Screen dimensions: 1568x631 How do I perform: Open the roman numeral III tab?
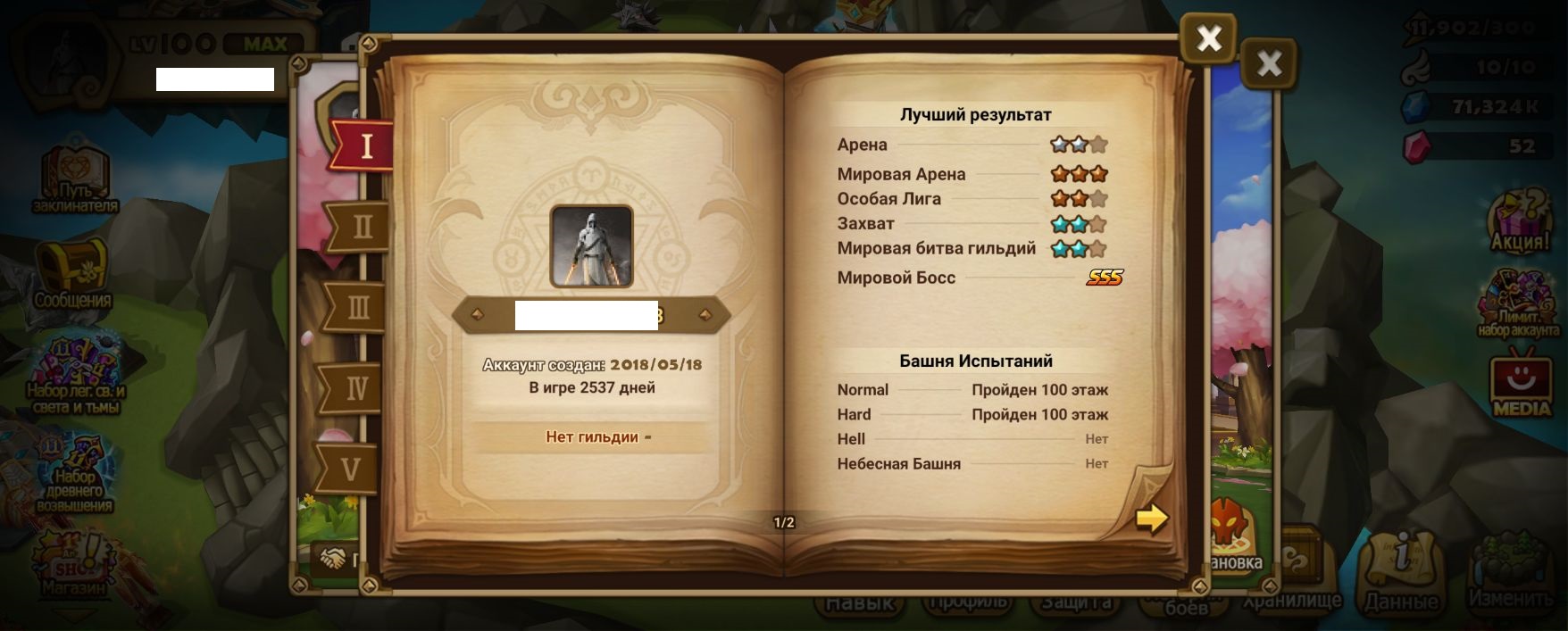point(356,308)
